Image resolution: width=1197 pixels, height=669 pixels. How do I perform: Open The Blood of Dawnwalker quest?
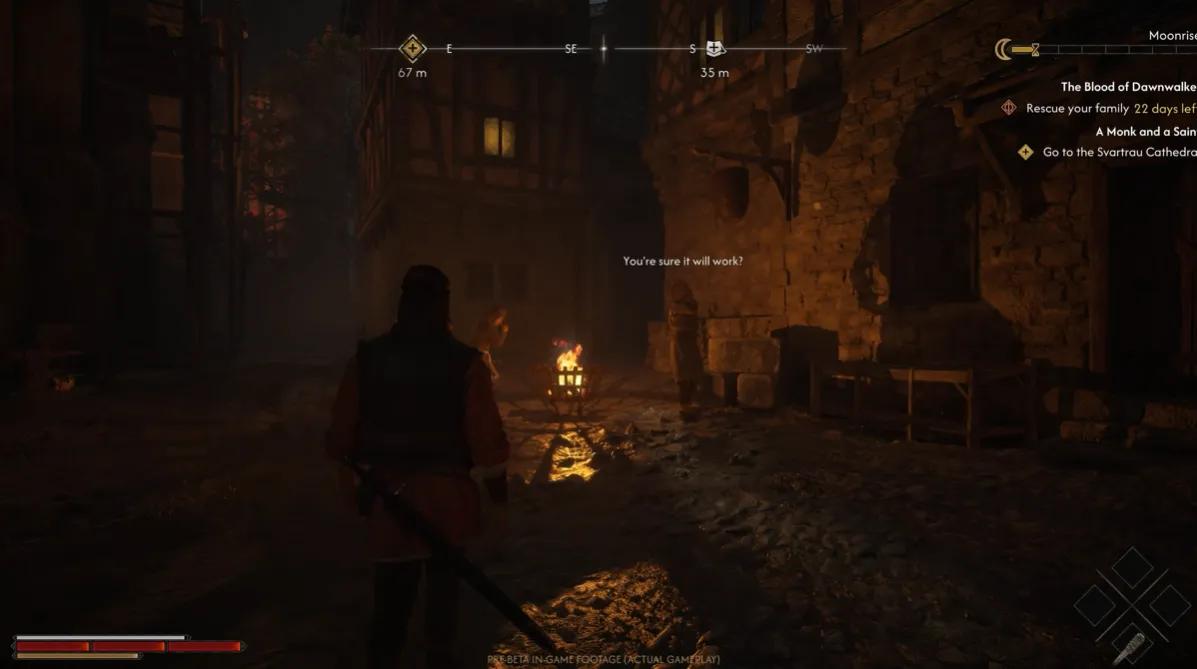point(1128,87)
